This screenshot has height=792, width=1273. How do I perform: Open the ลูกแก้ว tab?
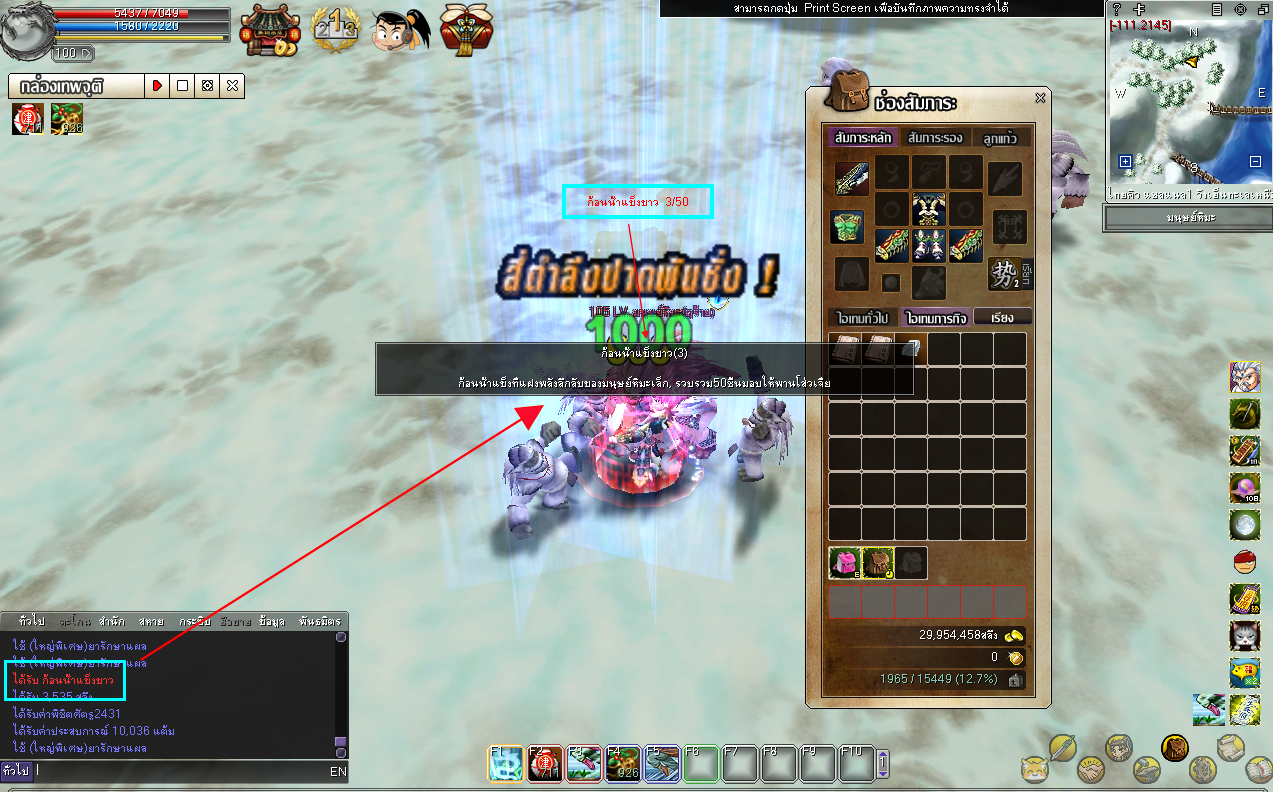click(x=1000, y=138)
